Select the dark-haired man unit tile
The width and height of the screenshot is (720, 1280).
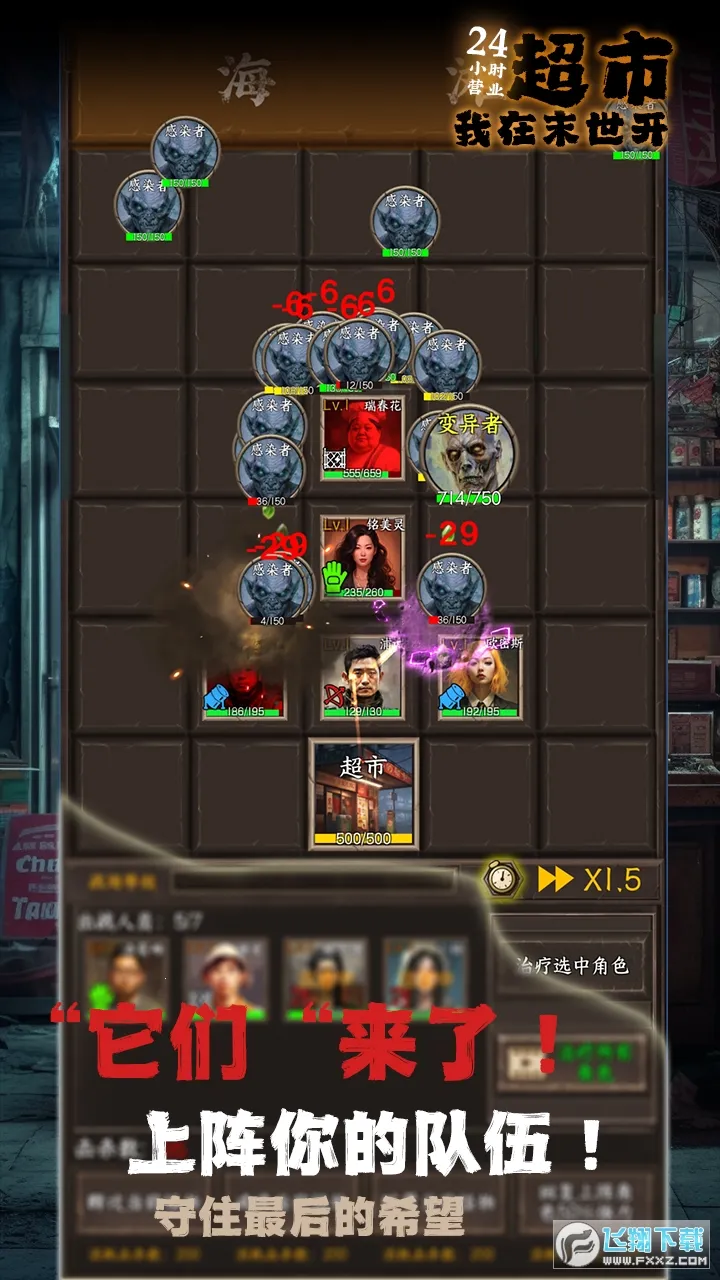click(362, 676)
